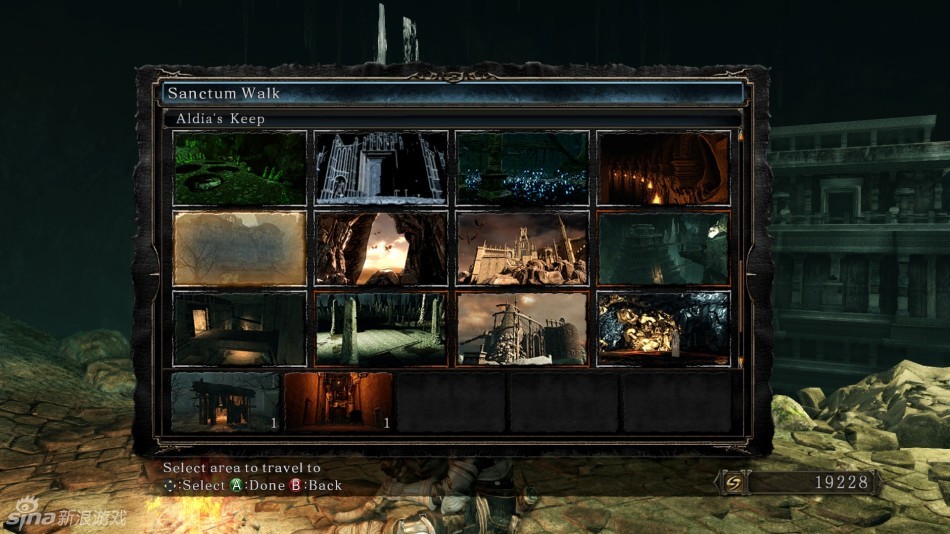Choose the red-lit corridor bonfire

[338, 402]
